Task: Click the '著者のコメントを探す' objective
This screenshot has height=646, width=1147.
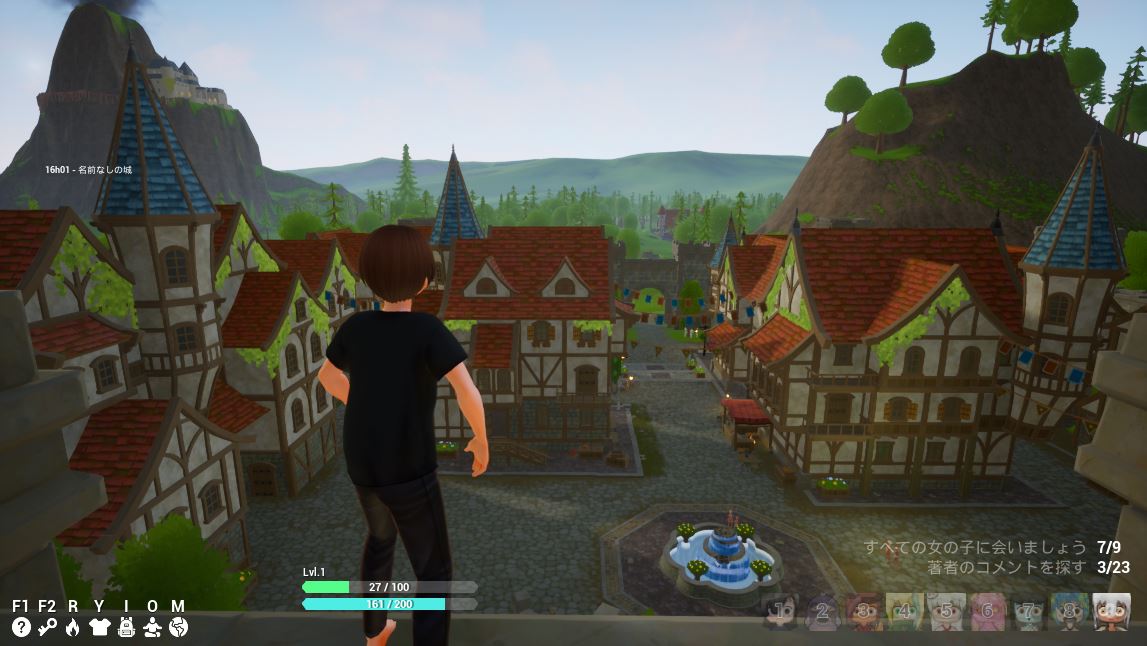Action: [1006, 567]
